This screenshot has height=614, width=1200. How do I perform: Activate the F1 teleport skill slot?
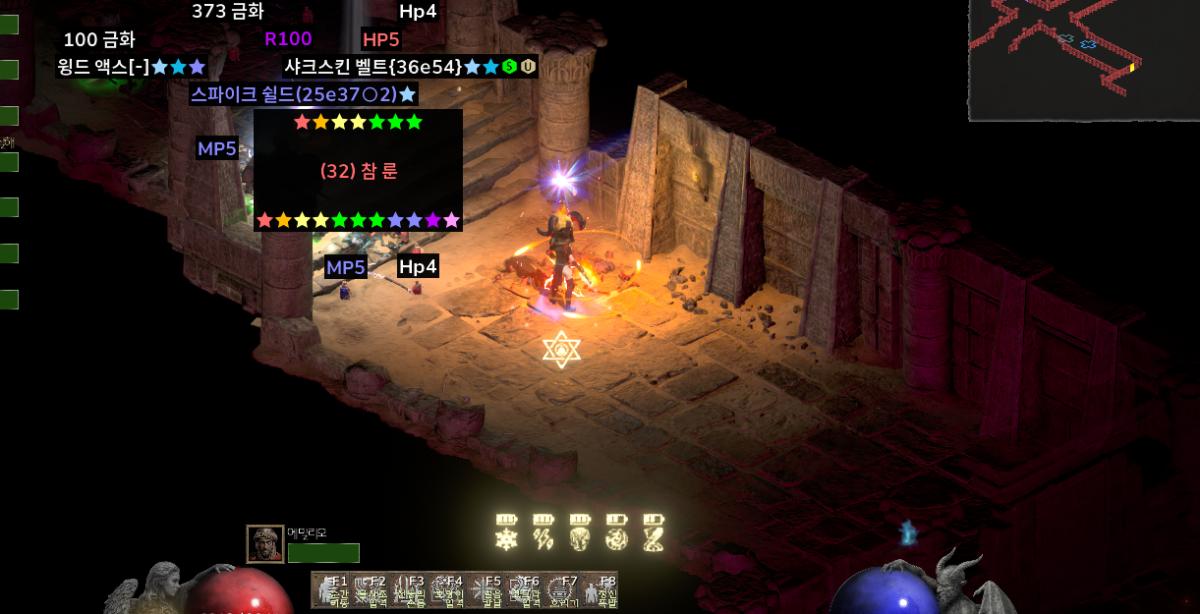pos(330,590)
